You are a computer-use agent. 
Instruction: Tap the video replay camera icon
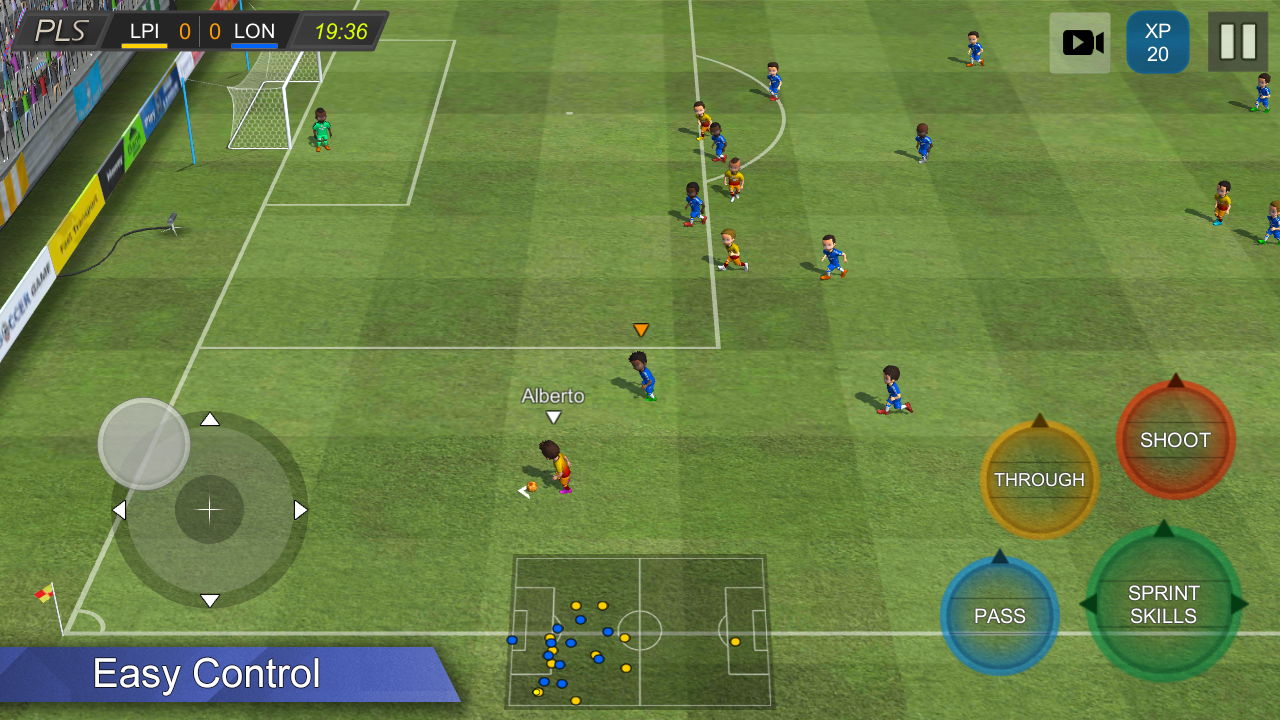tap(1079, 42)
